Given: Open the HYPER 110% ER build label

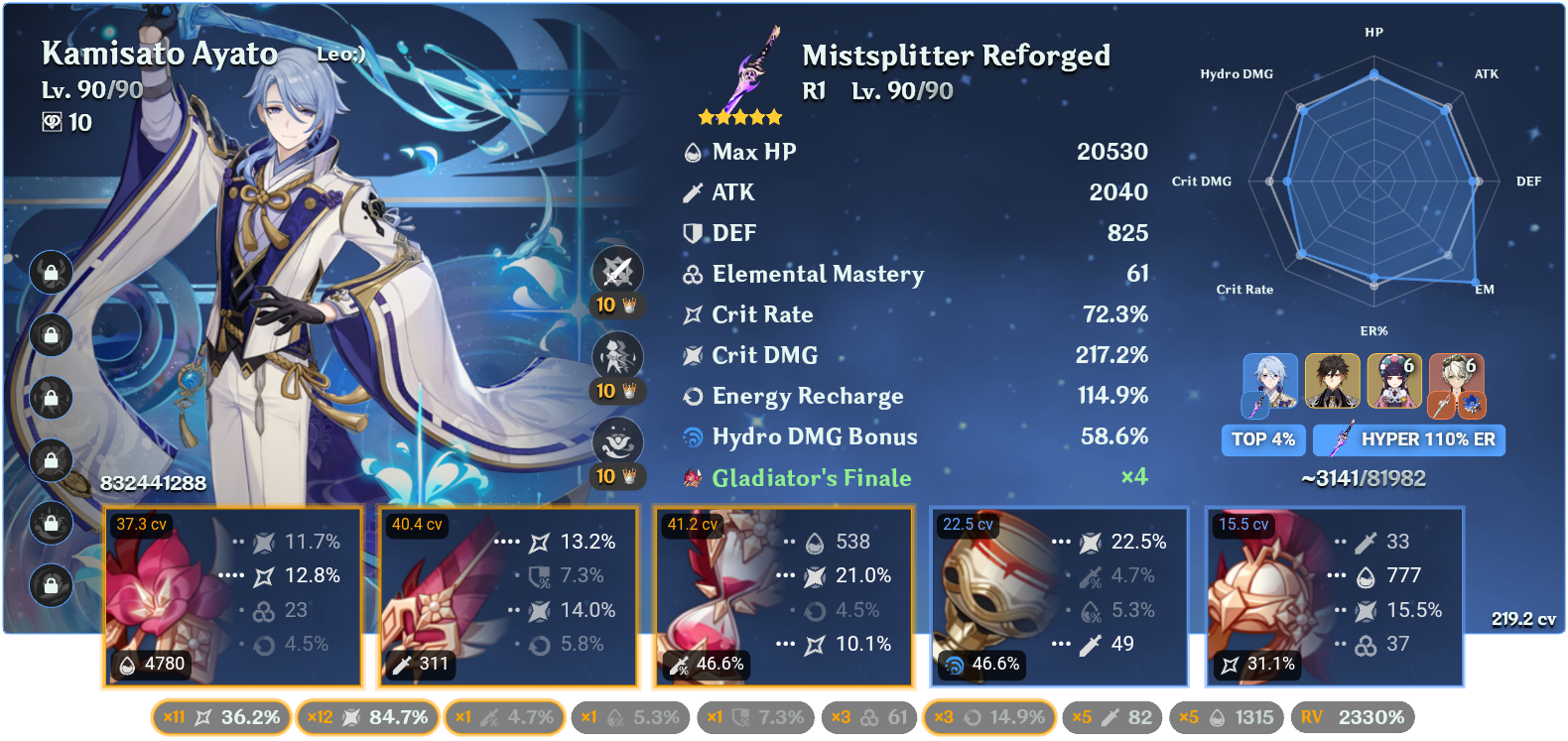Looking at the screenshot, I should tap(1408, 439).
